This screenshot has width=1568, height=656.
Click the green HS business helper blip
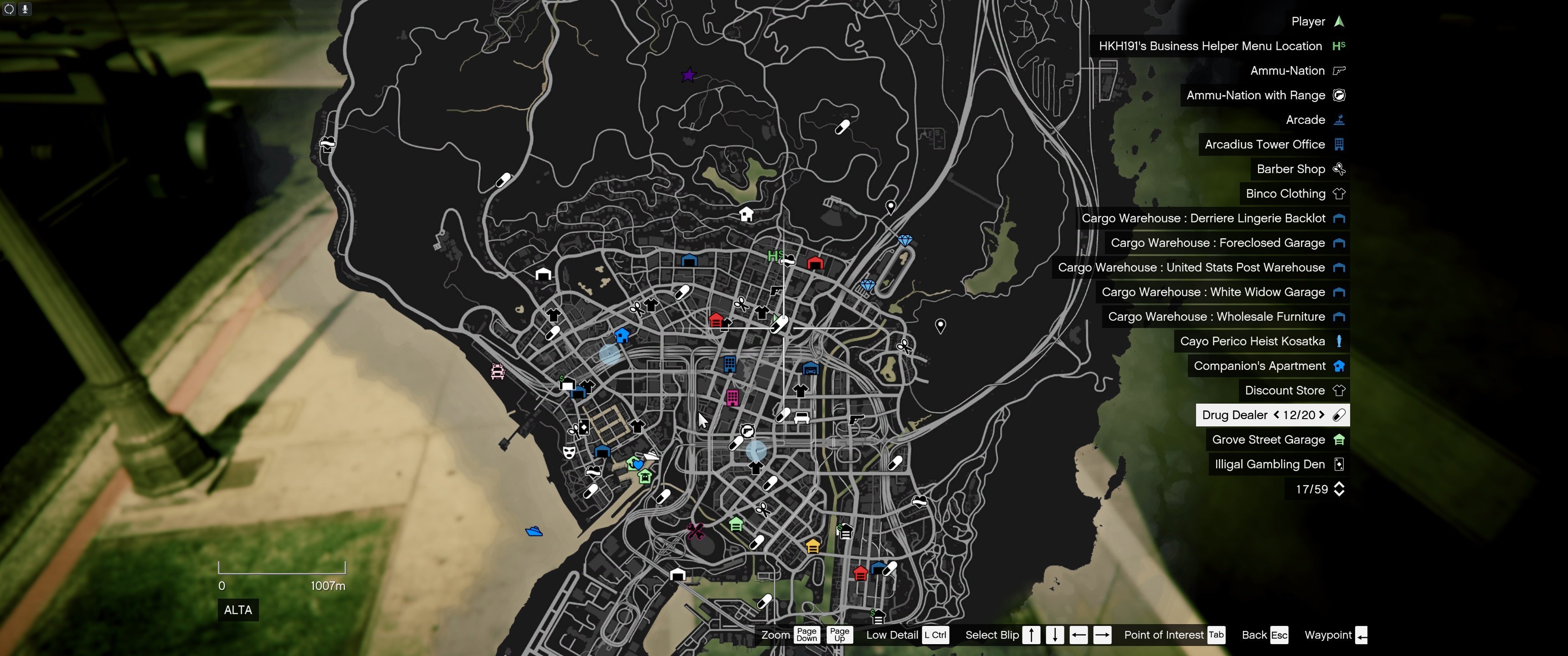click(x=775, y=256)
